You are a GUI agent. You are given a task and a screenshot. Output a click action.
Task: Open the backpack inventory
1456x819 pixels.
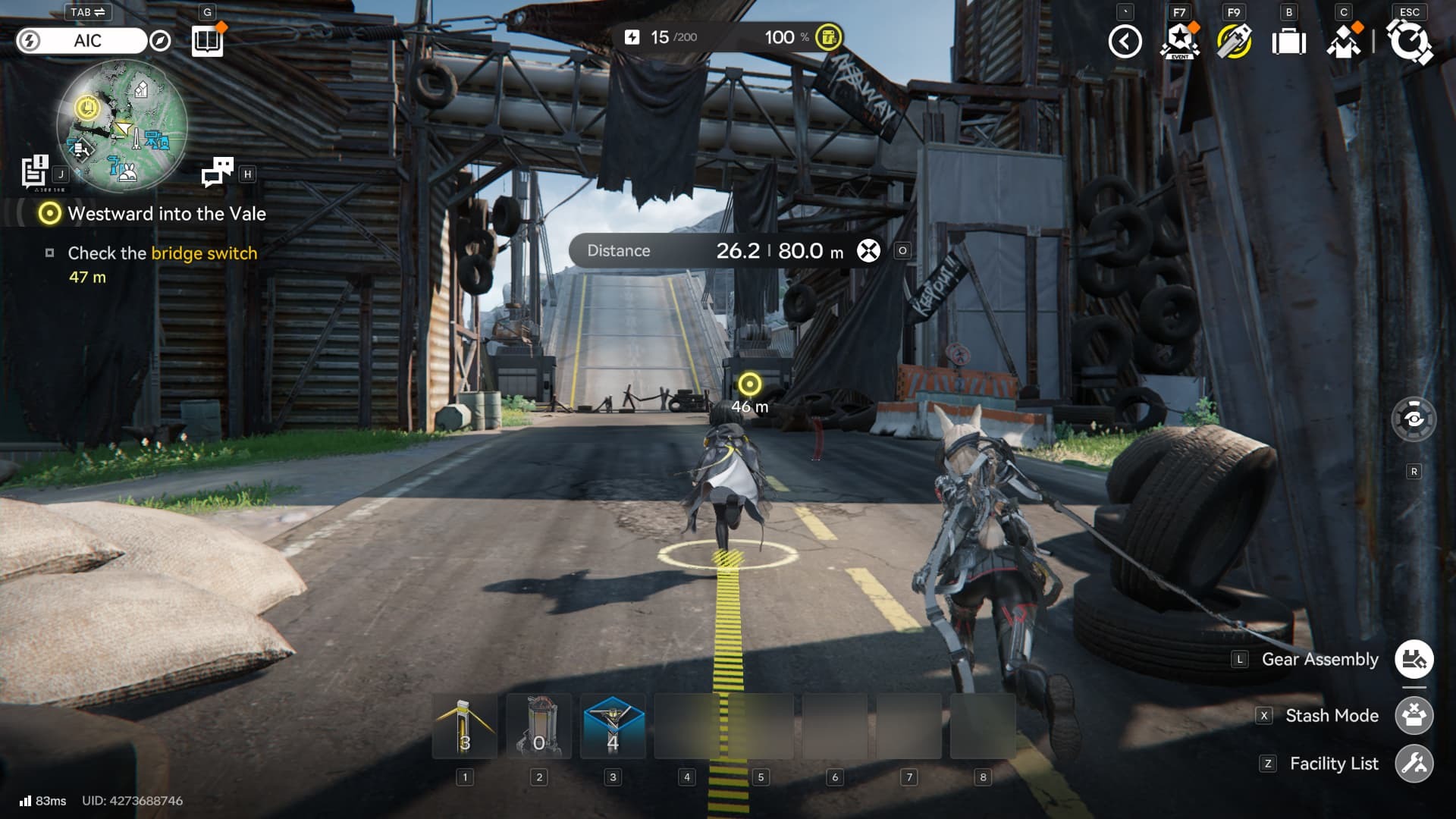(1288, 42)
